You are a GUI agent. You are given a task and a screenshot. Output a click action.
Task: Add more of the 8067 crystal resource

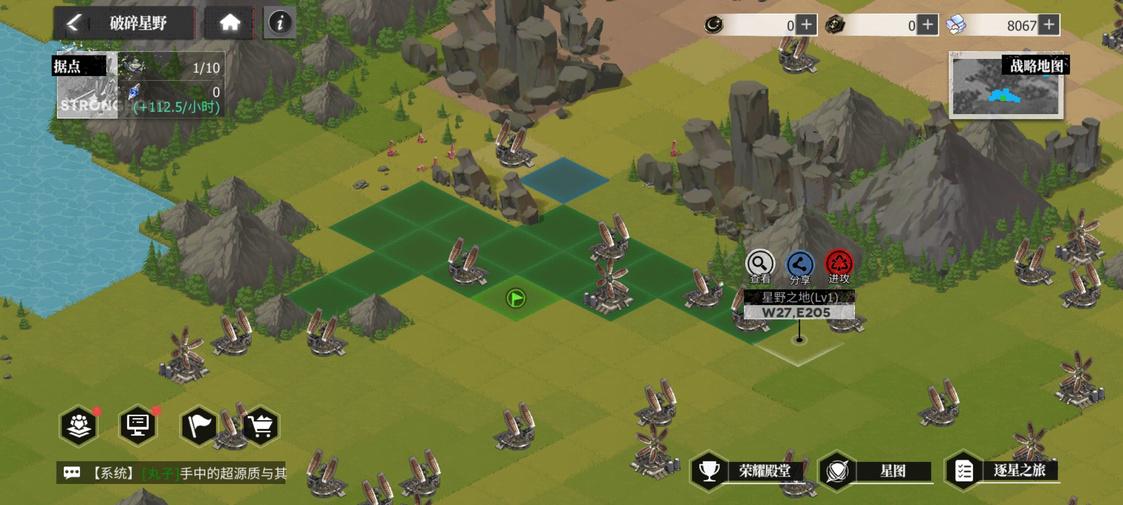click(1048, 25)
